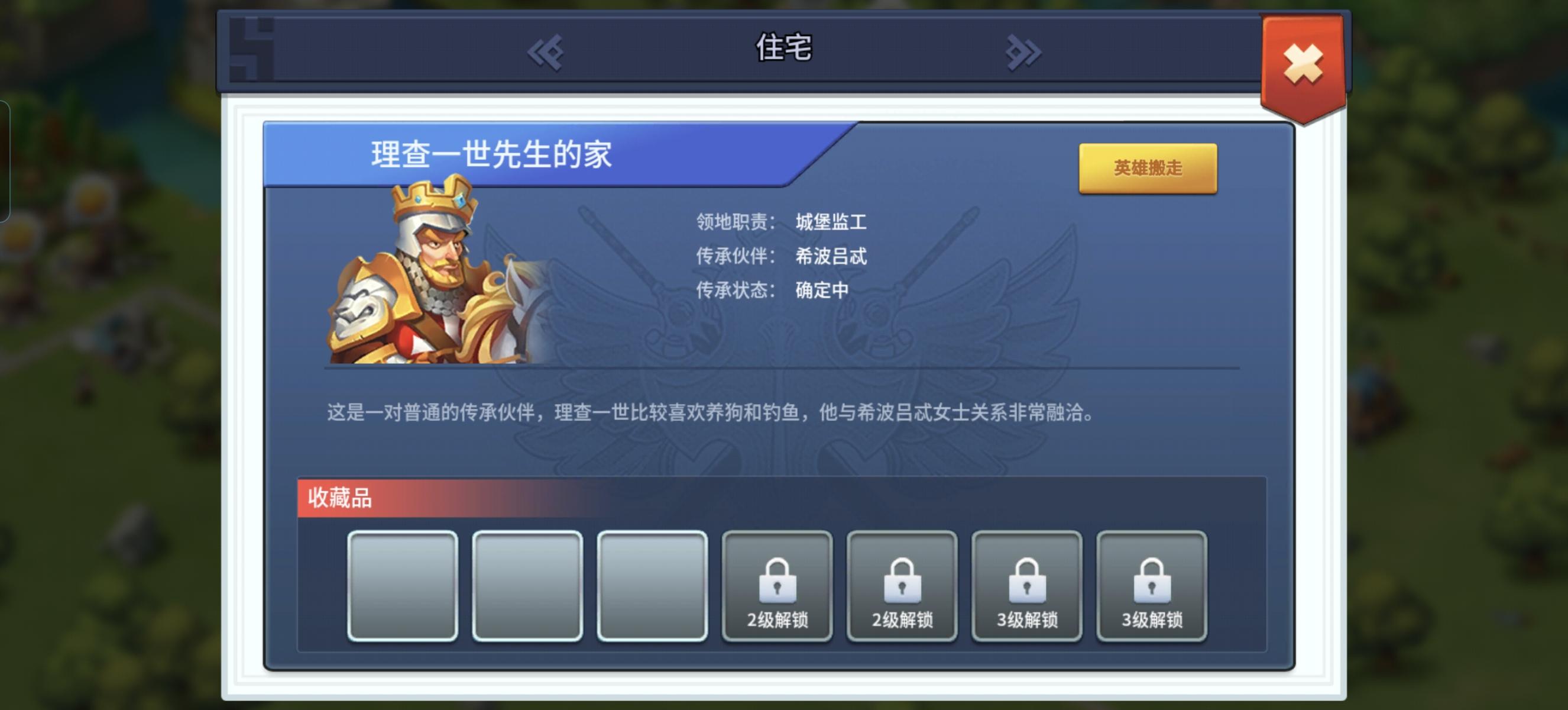Screen dimensions: 1568x710
Task: Click the 城堡监工 duty label
Action: point(831,222)
